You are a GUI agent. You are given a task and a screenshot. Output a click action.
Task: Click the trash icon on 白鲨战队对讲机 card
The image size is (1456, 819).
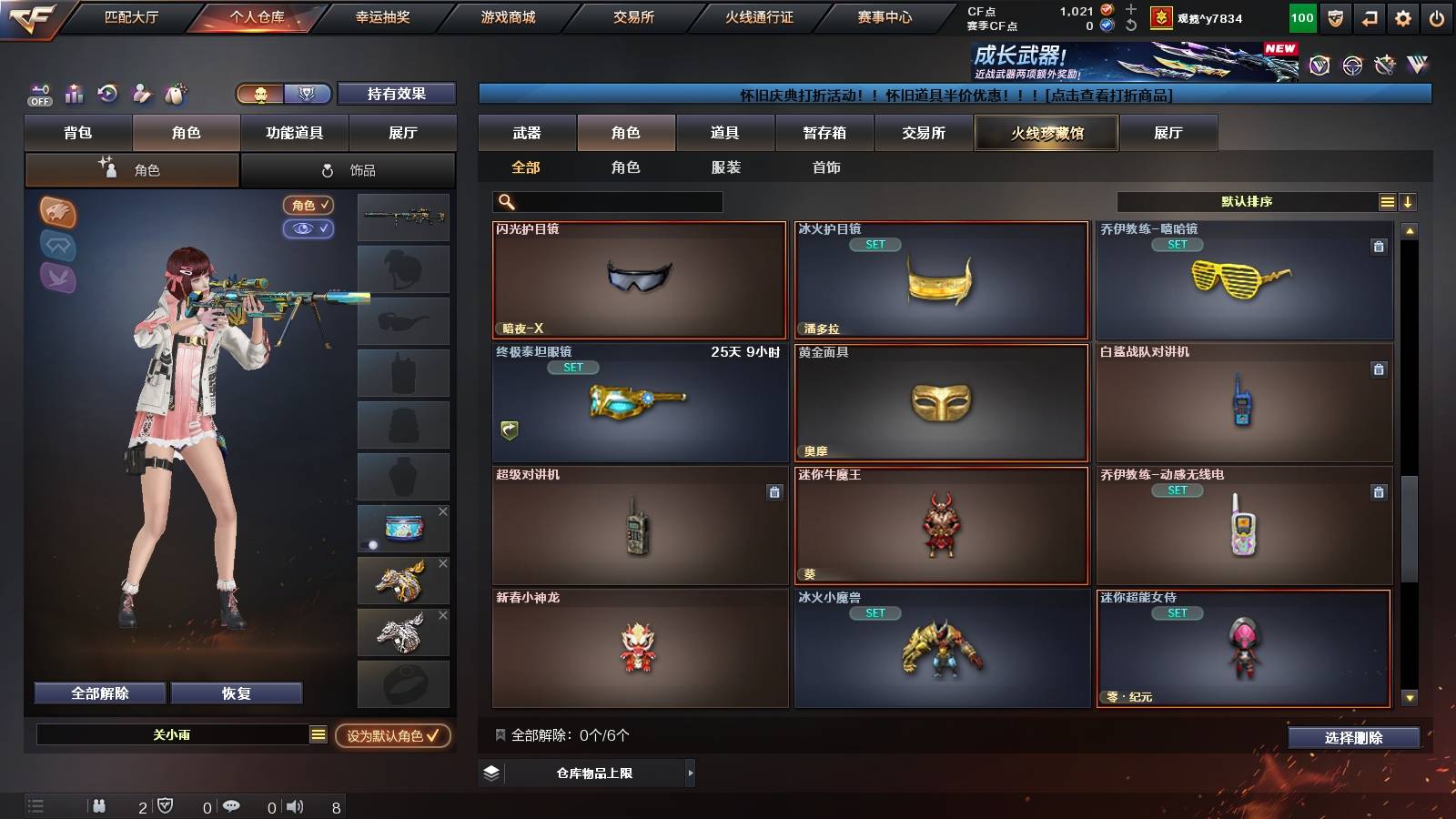pos(1380,371)
